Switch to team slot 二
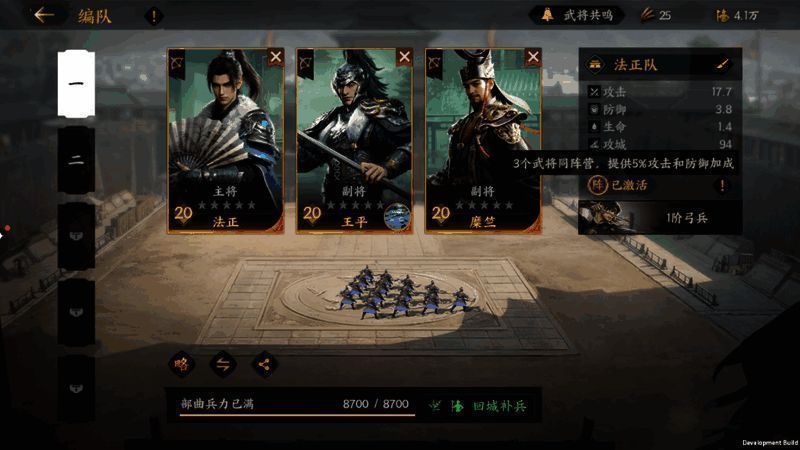The width and height of the screenshot is (800, 450). (x=75, y=160)
